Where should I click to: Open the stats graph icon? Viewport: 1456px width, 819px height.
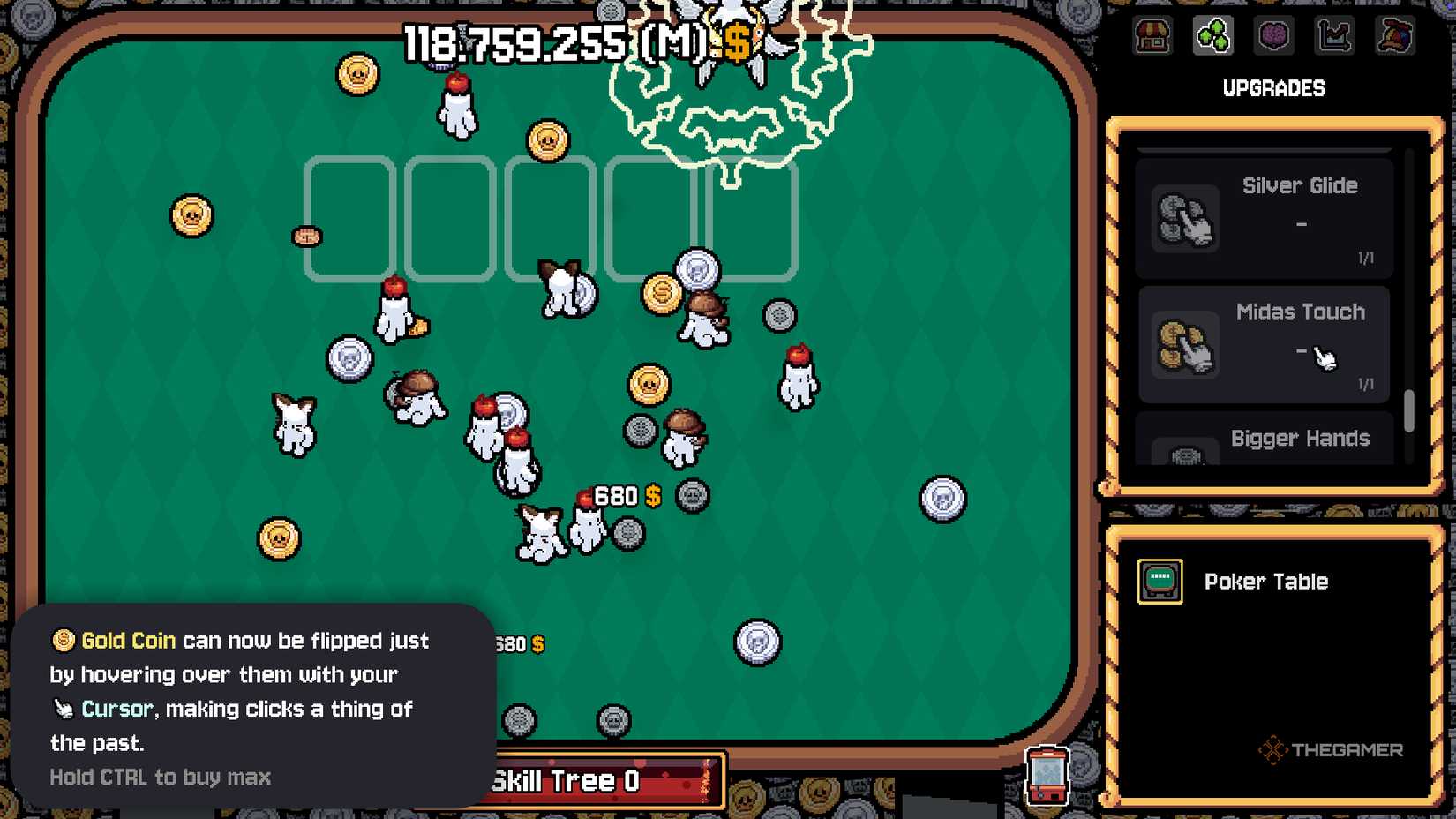coord(1334,36)
